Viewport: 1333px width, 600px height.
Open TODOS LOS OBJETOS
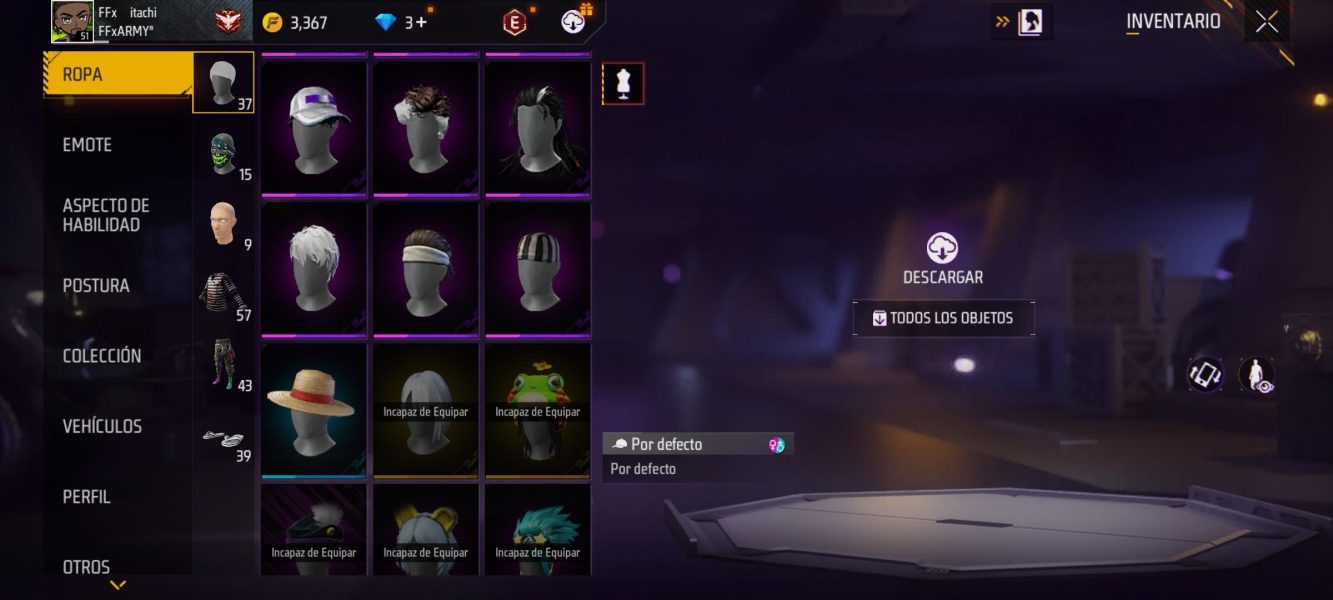[943, 318]
